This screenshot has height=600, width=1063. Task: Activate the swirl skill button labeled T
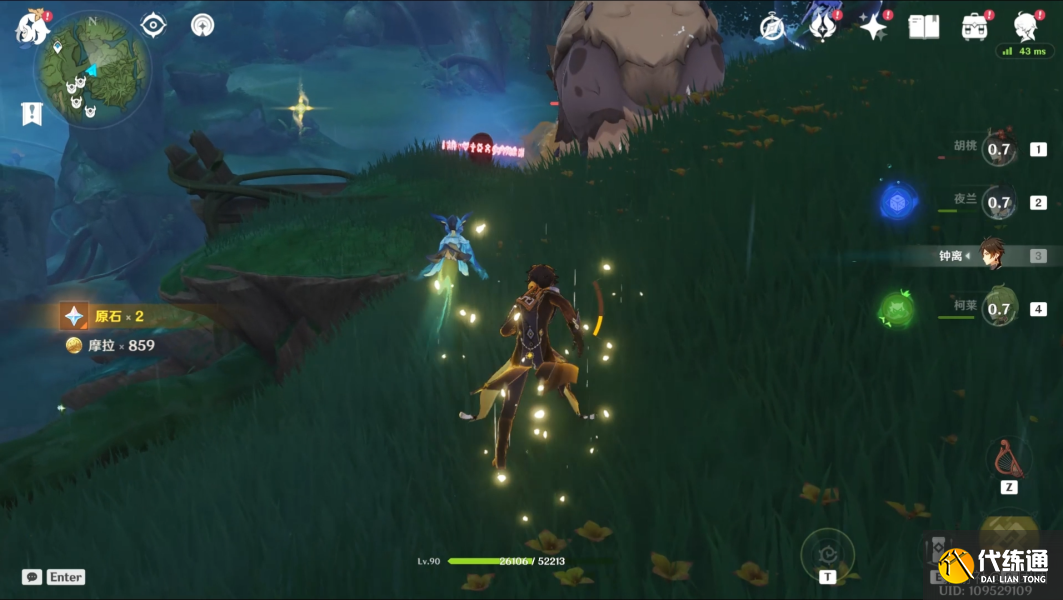coord(827,552)
